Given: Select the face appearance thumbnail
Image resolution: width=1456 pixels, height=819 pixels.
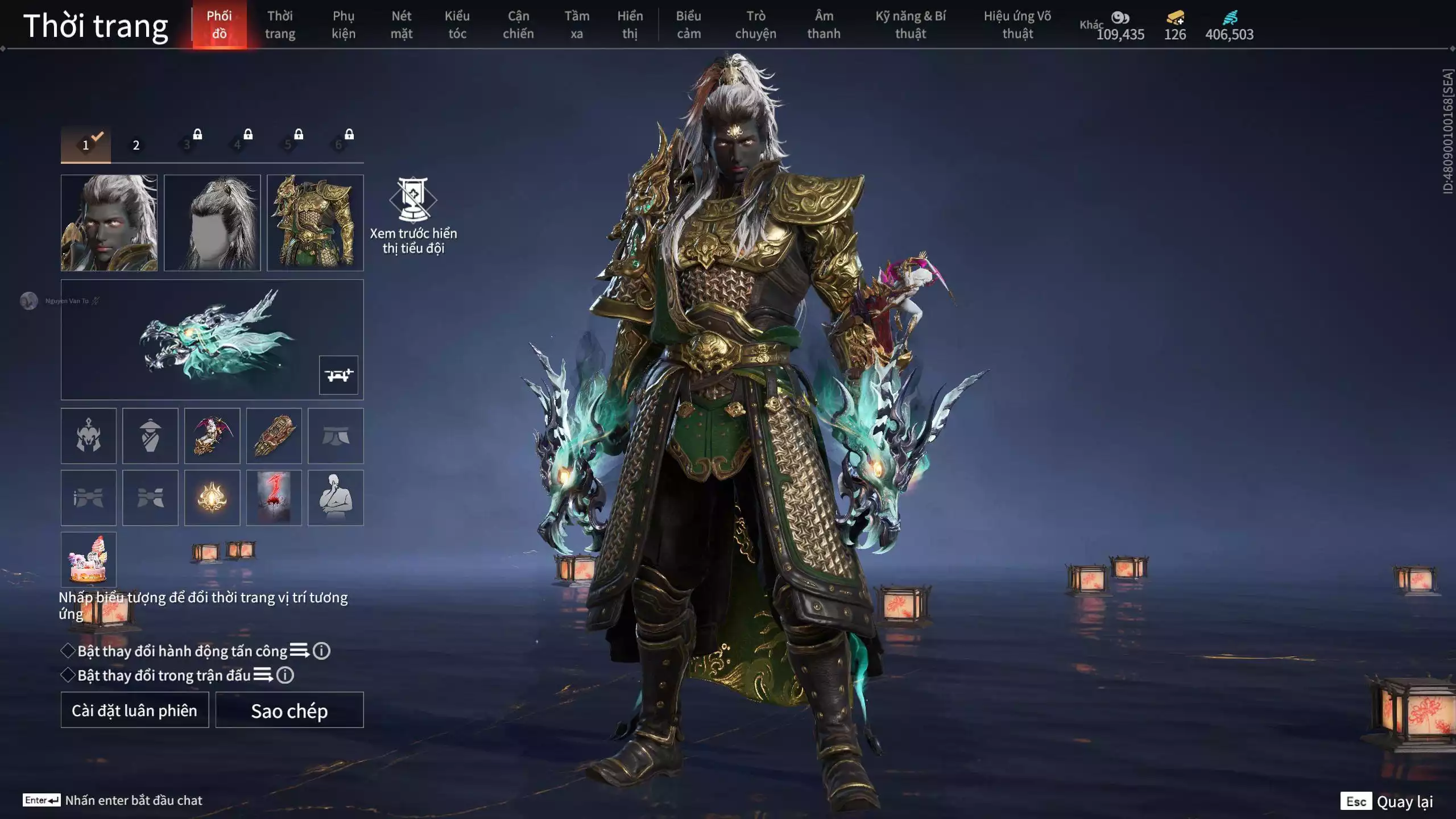Looking at the screenshot, I should coord(109,222).
